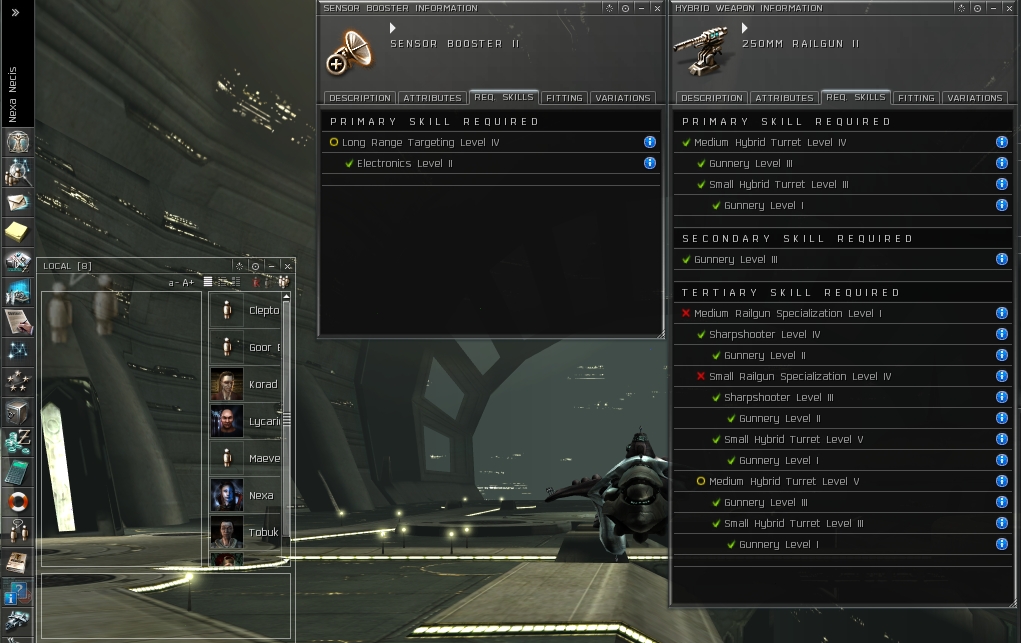The width and height of the screenshot is (1021, 643).
Task: Open the yellow notepad from the sidebar
Action: coord(18,232)
